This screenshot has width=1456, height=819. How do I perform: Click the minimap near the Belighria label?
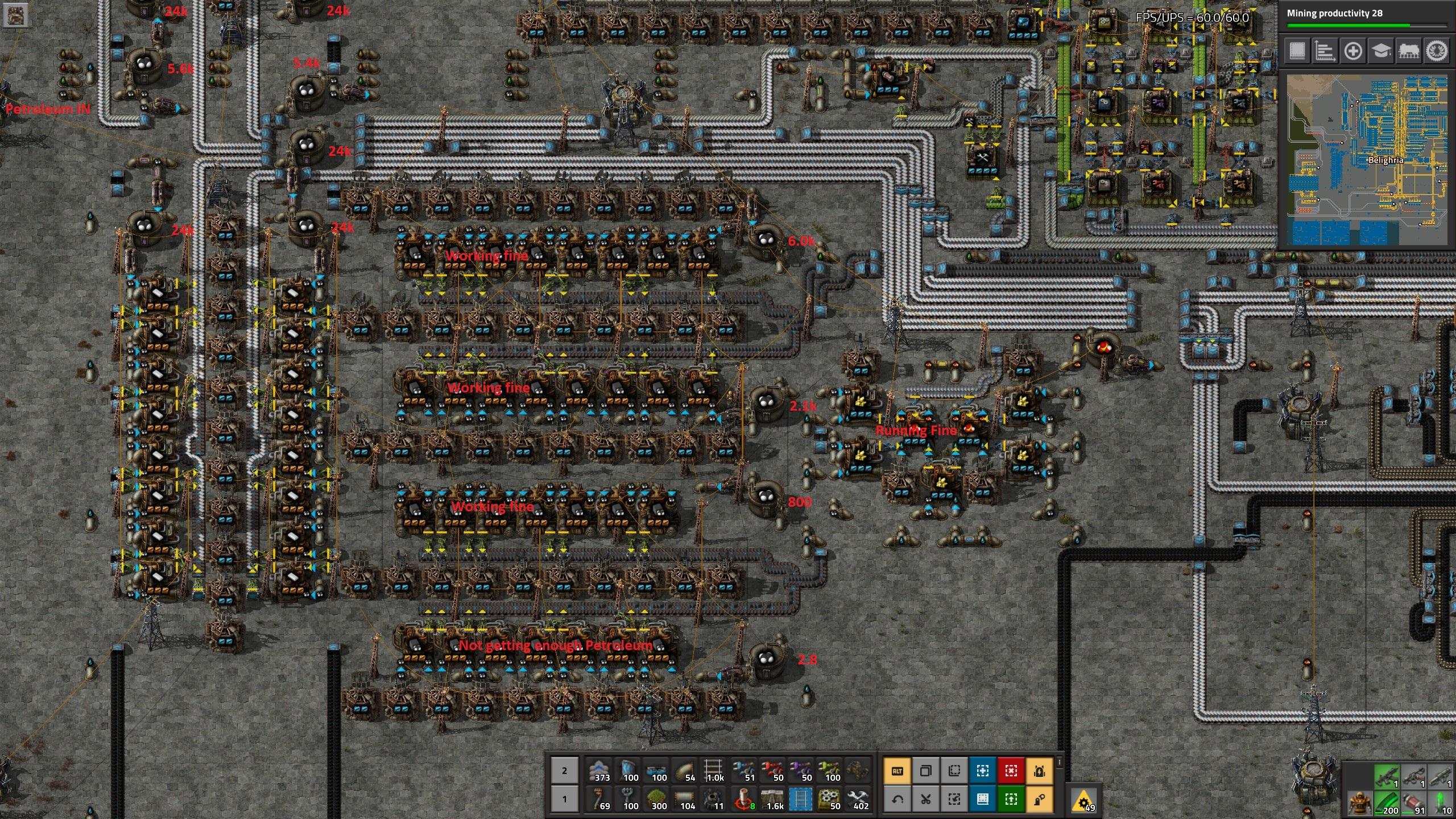pyautogui.click(x=1388, y=160)
